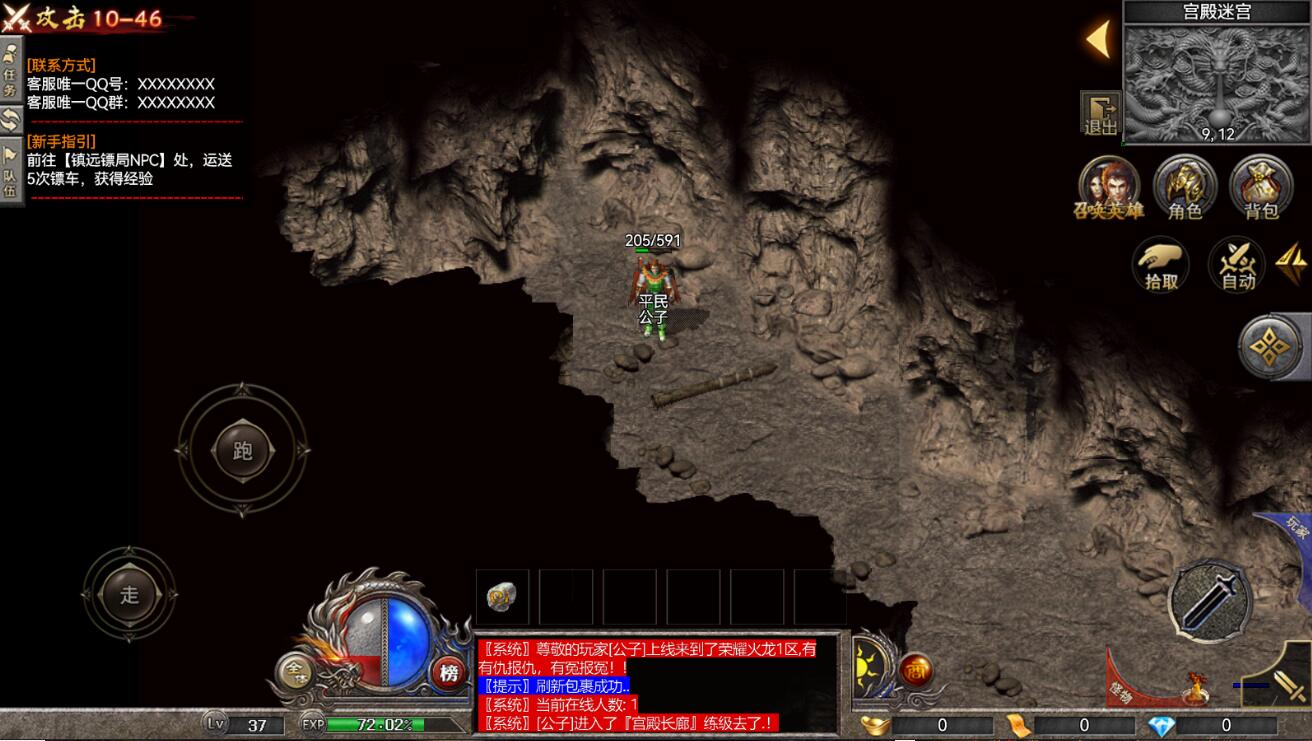
Task: Tap the 退出 exit button
Action: tap(1100, 113)
